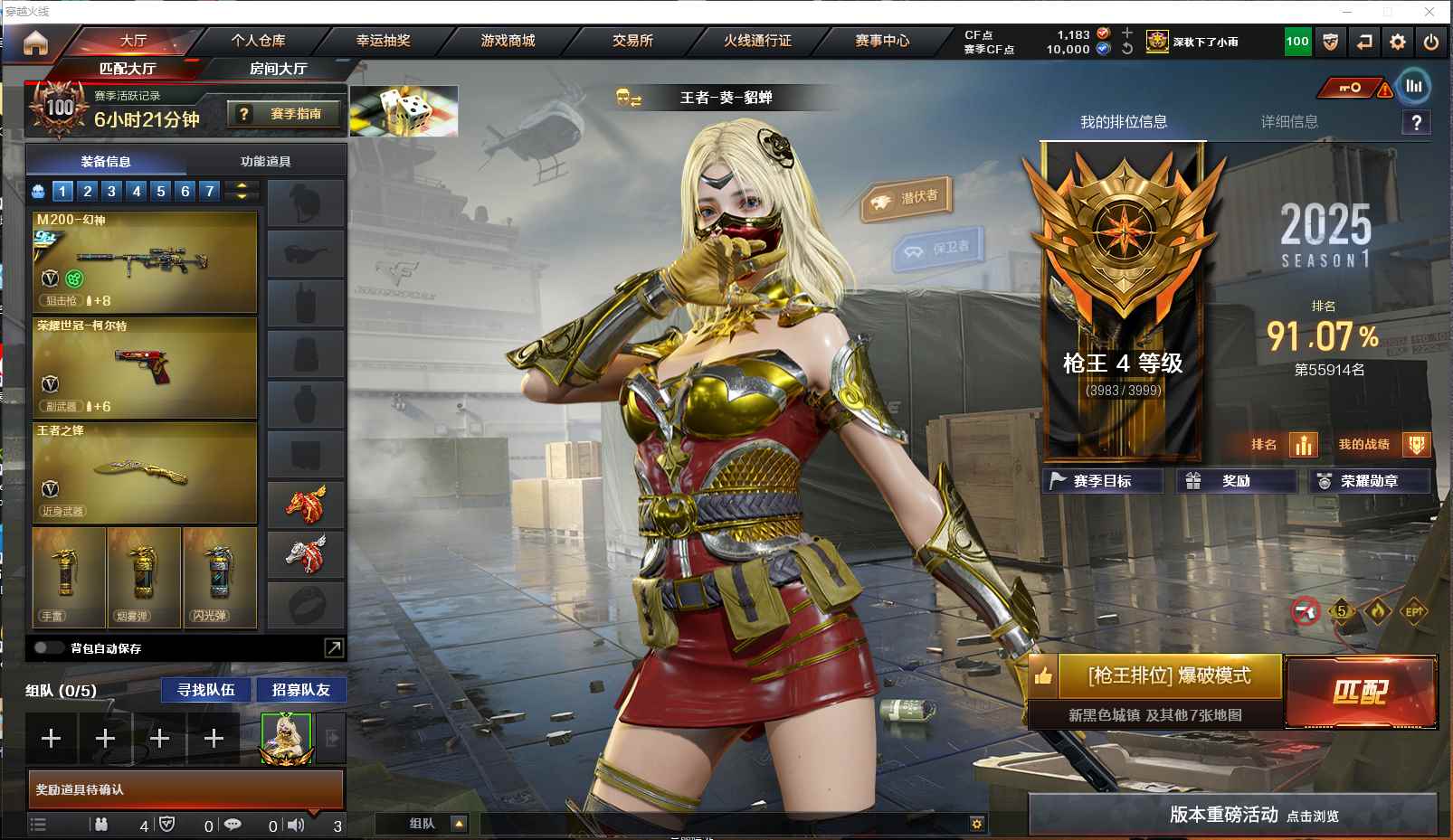Go to the 游戏商城 store
Image resolution: width=1453 pixels, height=840 pixels.
pos(508,41)
